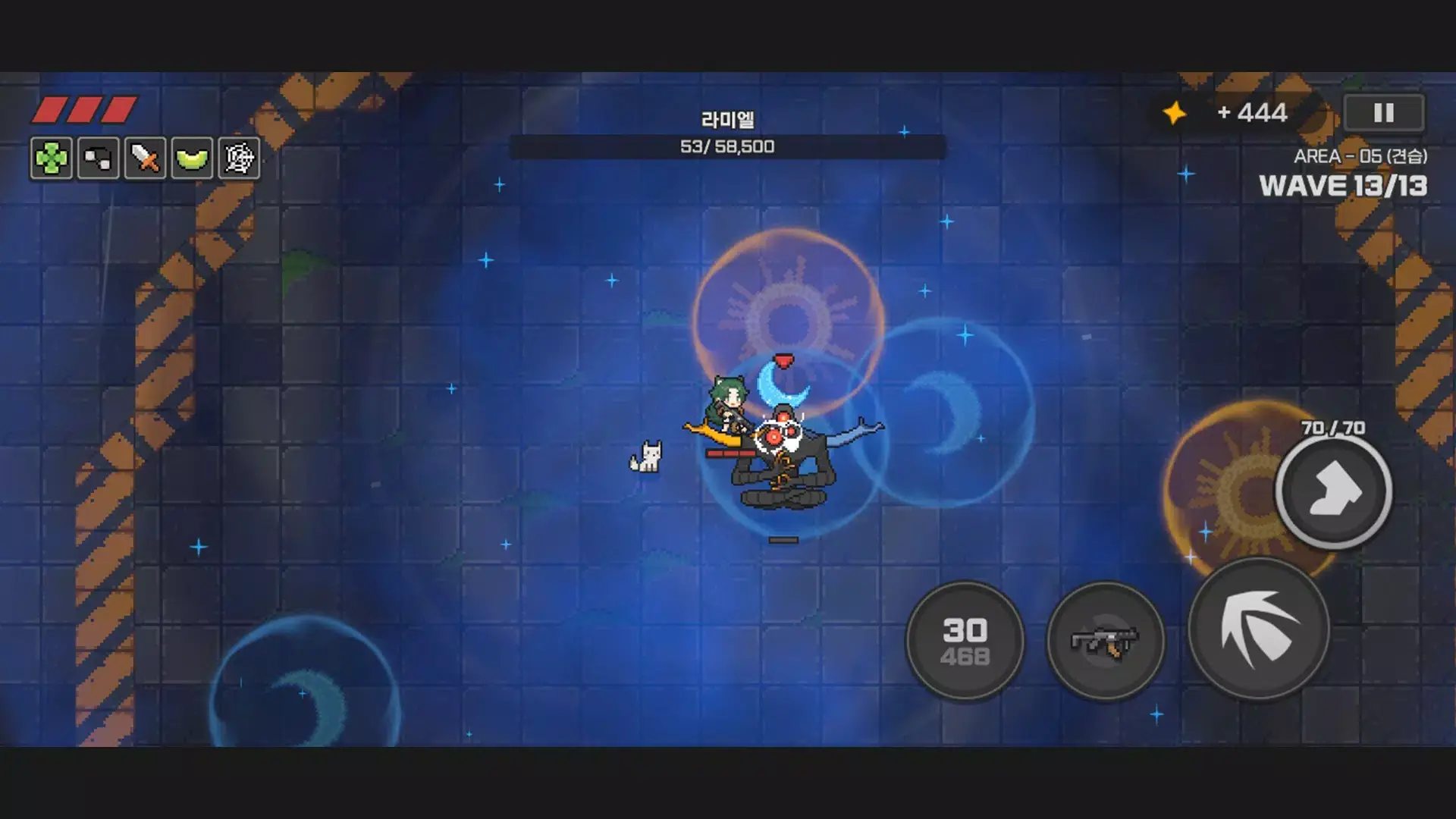Image resolution: width=1456 pixels, height=819 pixels.
Task: Tap the AREA - 05 (견습) label
Action: [x=1360, y=157]
